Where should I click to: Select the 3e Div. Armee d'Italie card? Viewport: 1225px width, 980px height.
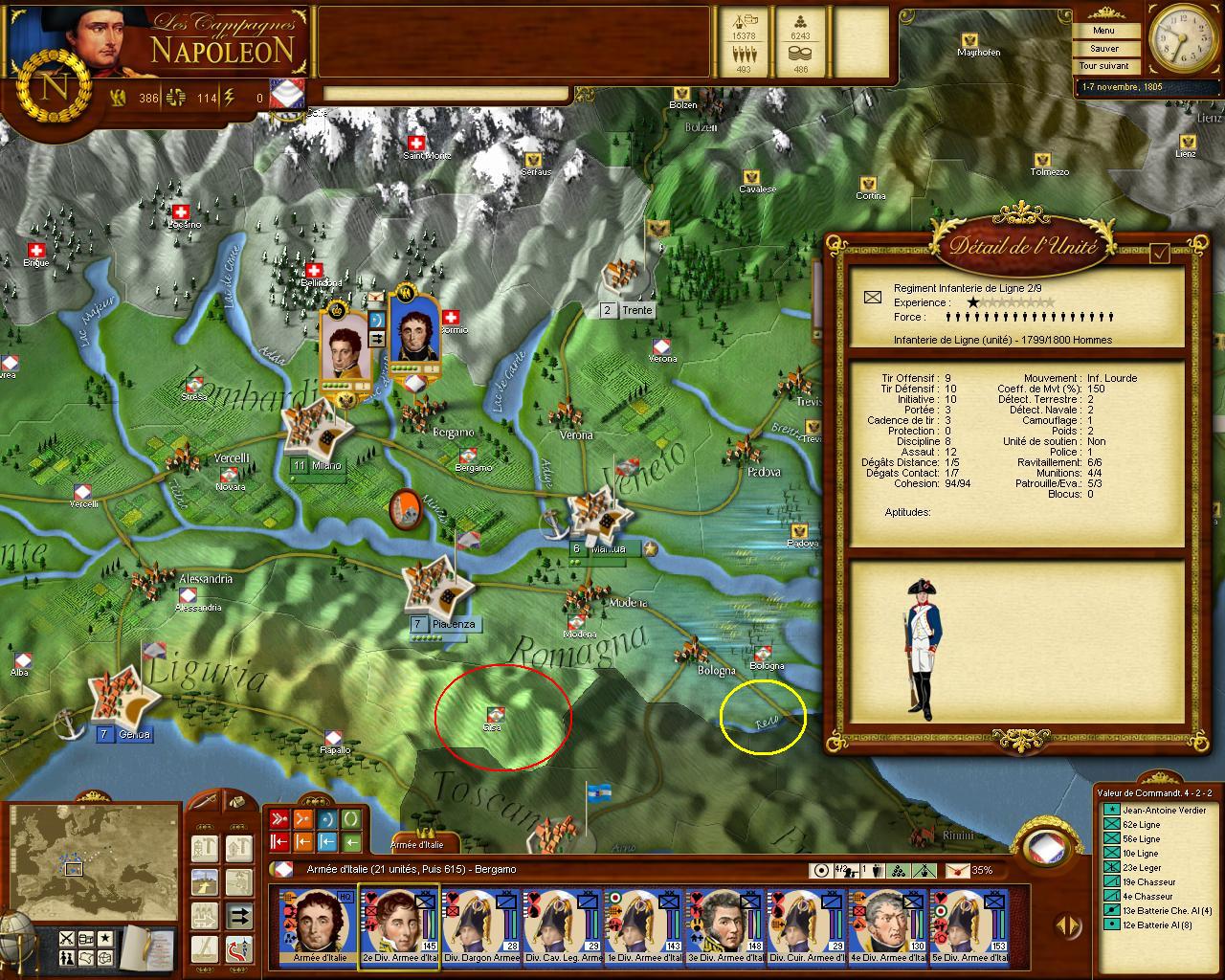coord(724,926)
